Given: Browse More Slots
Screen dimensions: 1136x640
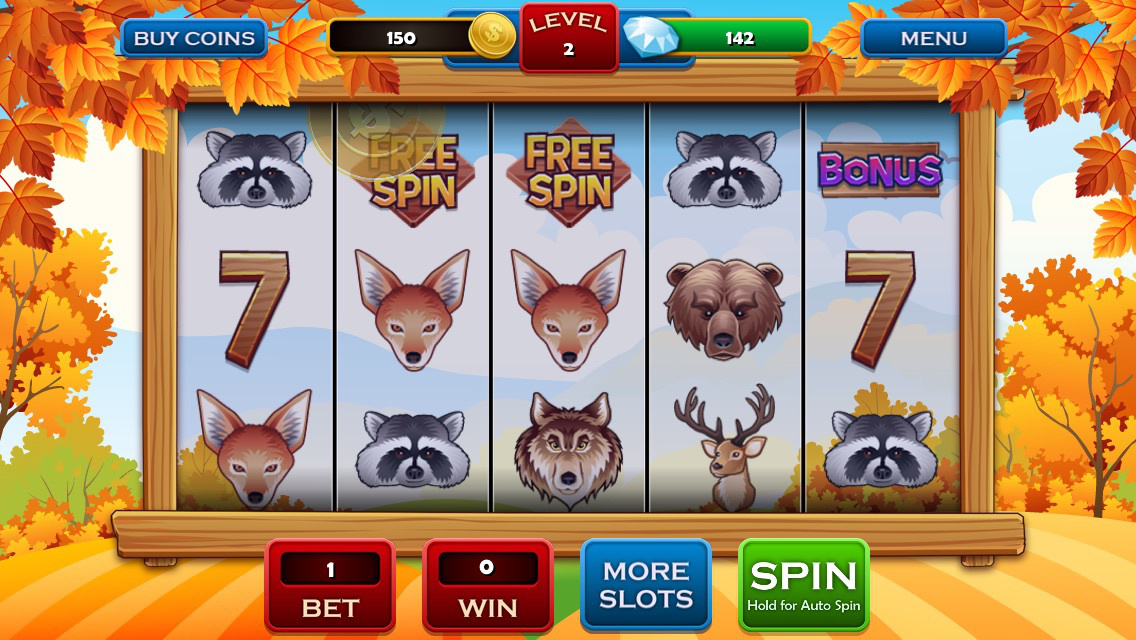Looking at the screenshot, I should click(x=646, y=585).
